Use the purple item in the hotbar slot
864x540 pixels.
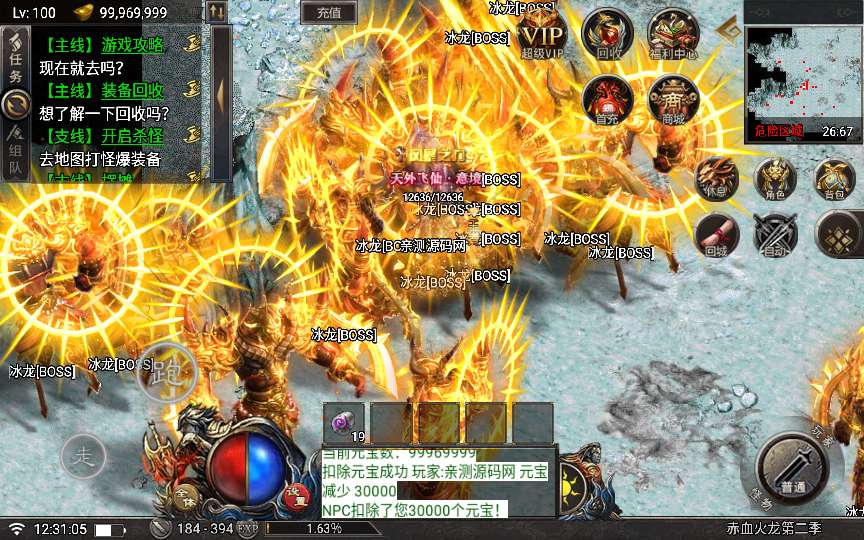pyautogui.click(x=346, y=423)
